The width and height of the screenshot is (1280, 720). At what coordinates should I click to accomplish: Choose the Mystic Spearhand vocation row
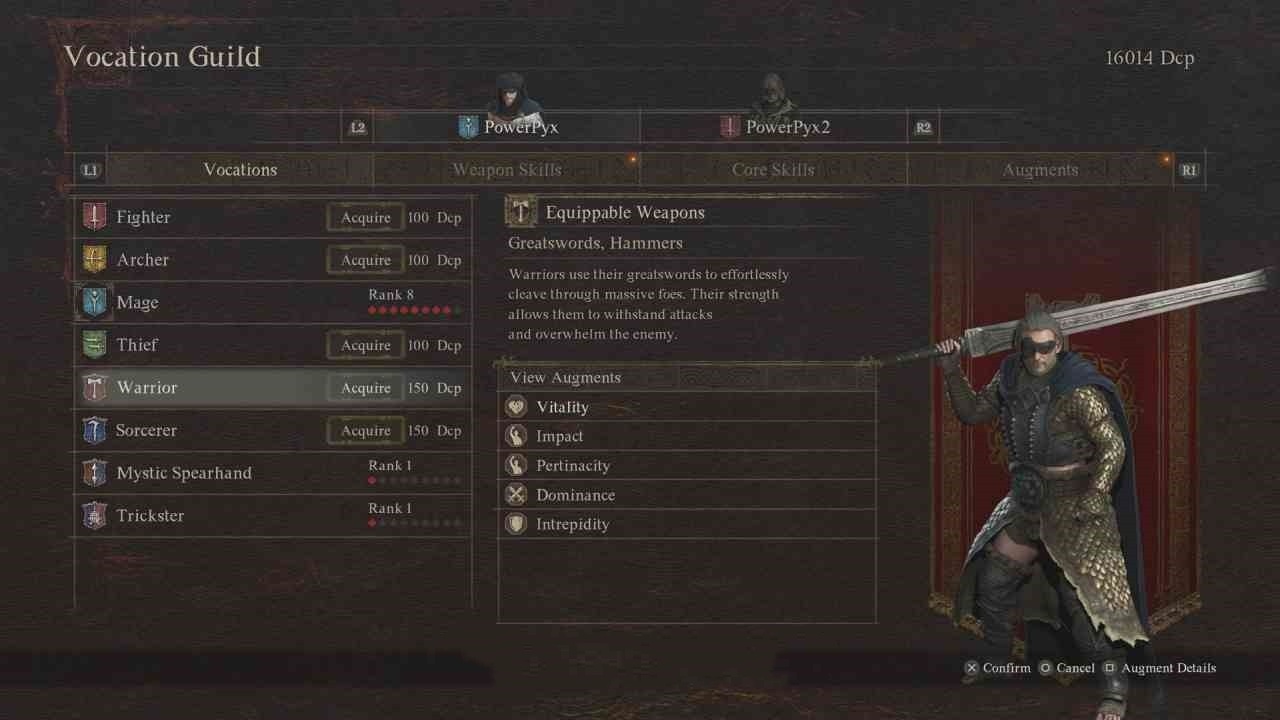tap(272, 473)
